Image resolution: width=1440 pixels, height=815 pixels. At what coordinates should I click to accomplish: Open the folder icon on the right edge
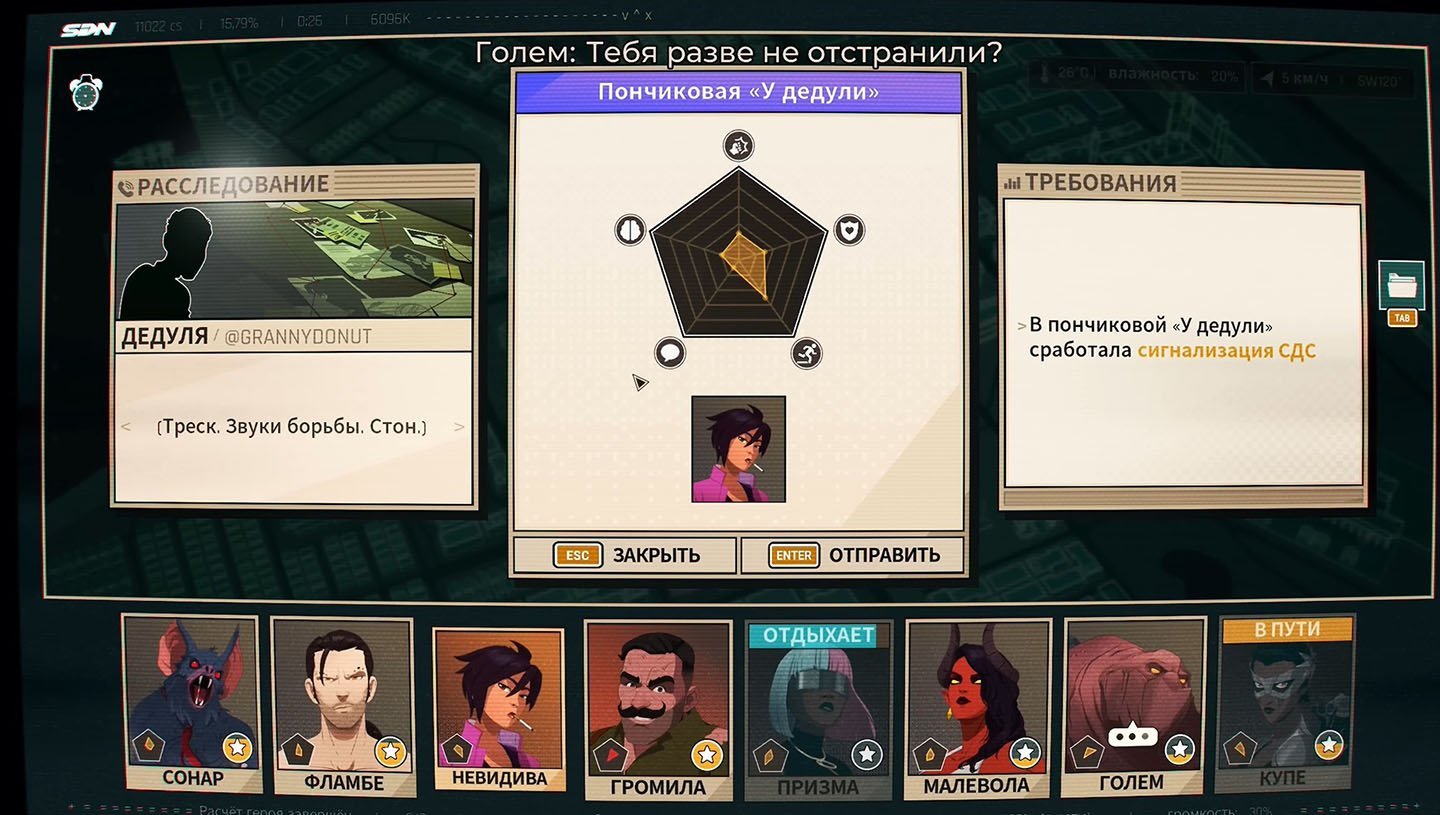pyautogui.click(x=1401, y=286)
